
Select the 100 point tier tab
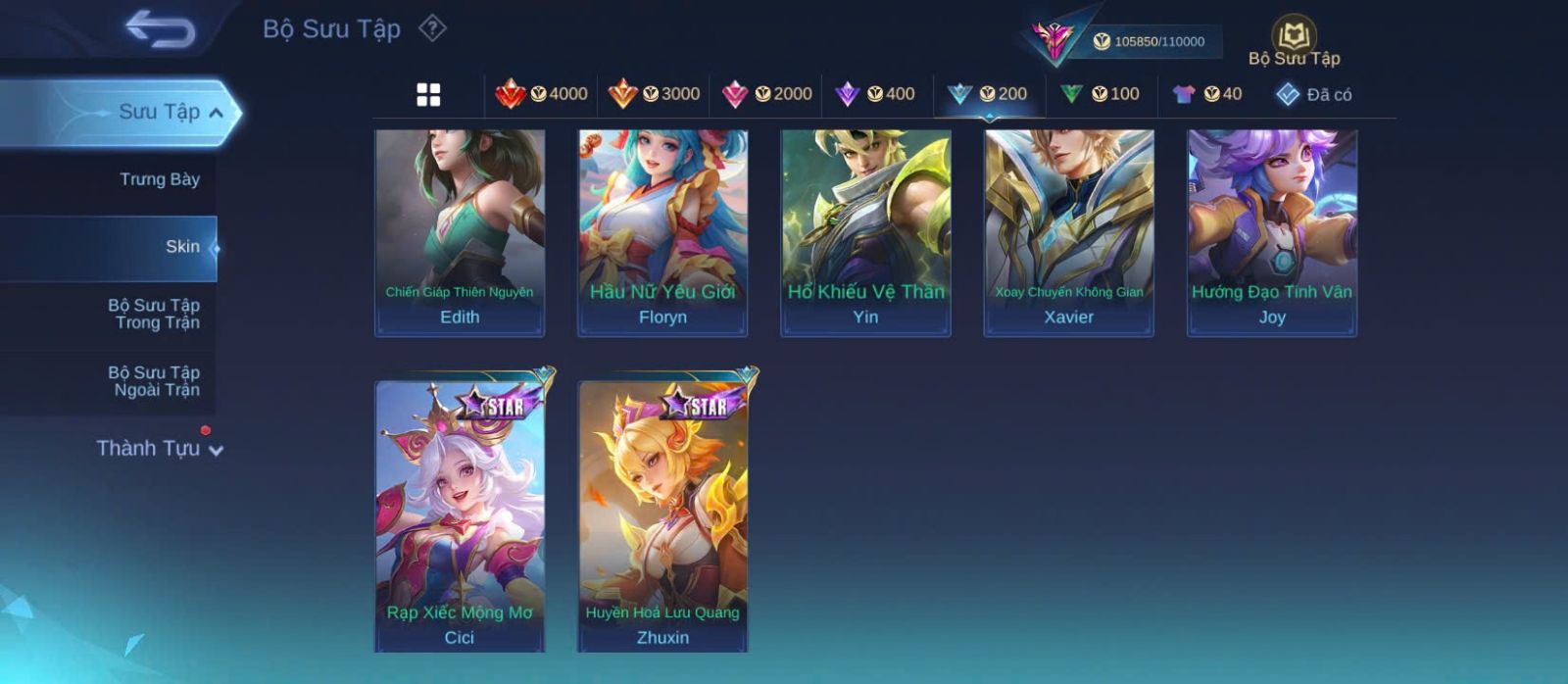click(x=1100, y=94)
